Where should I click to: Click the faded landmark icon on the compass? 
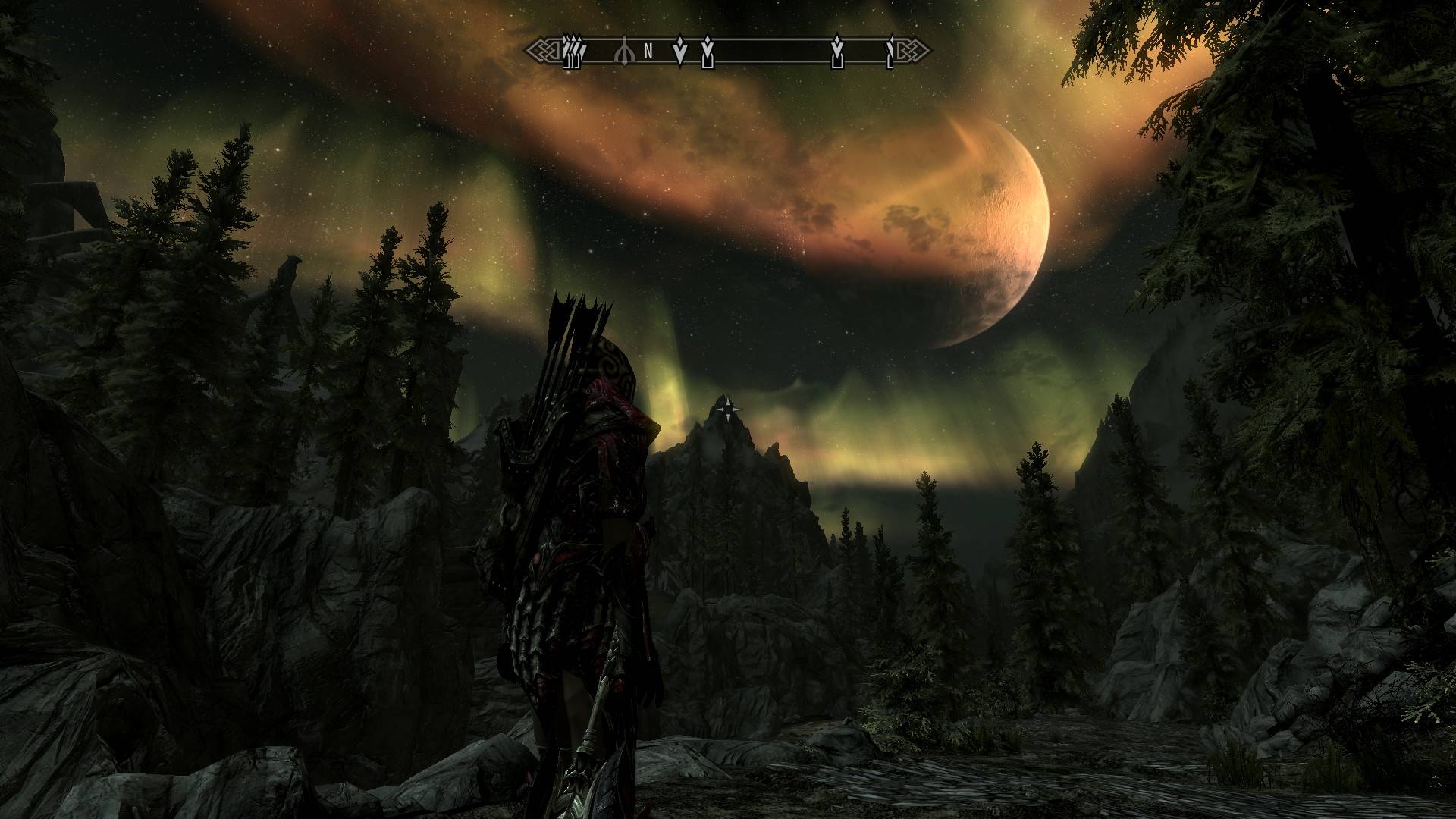coord(626,51)
